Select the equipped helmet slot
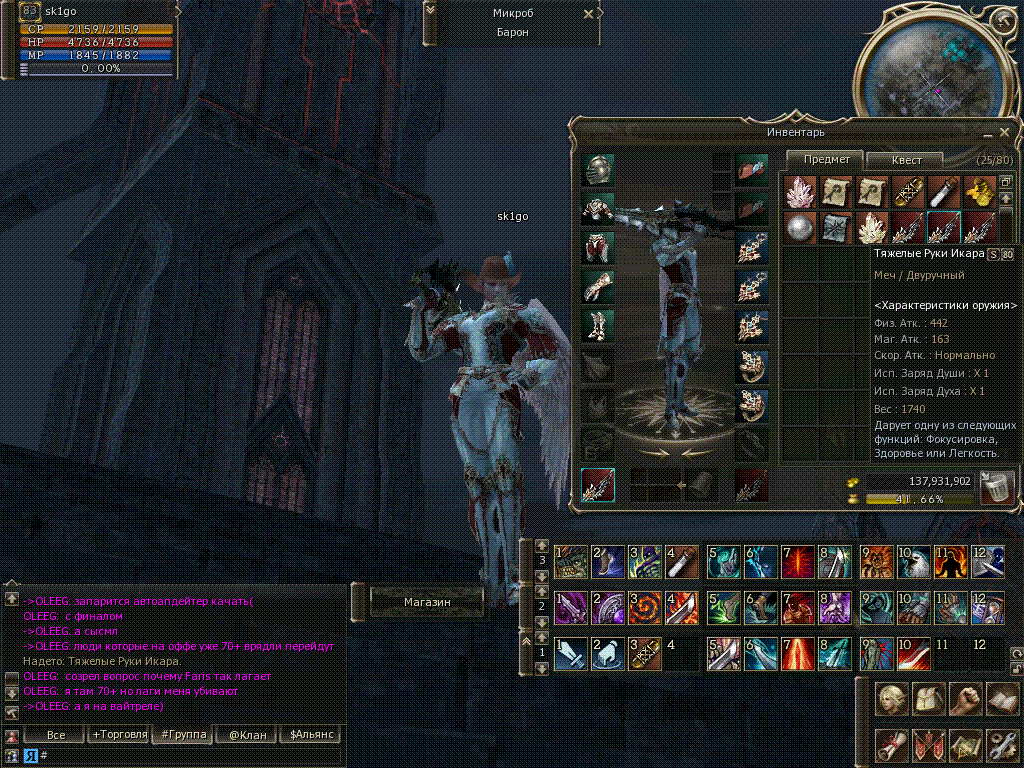1024x768 pixels. coord(598,169)
